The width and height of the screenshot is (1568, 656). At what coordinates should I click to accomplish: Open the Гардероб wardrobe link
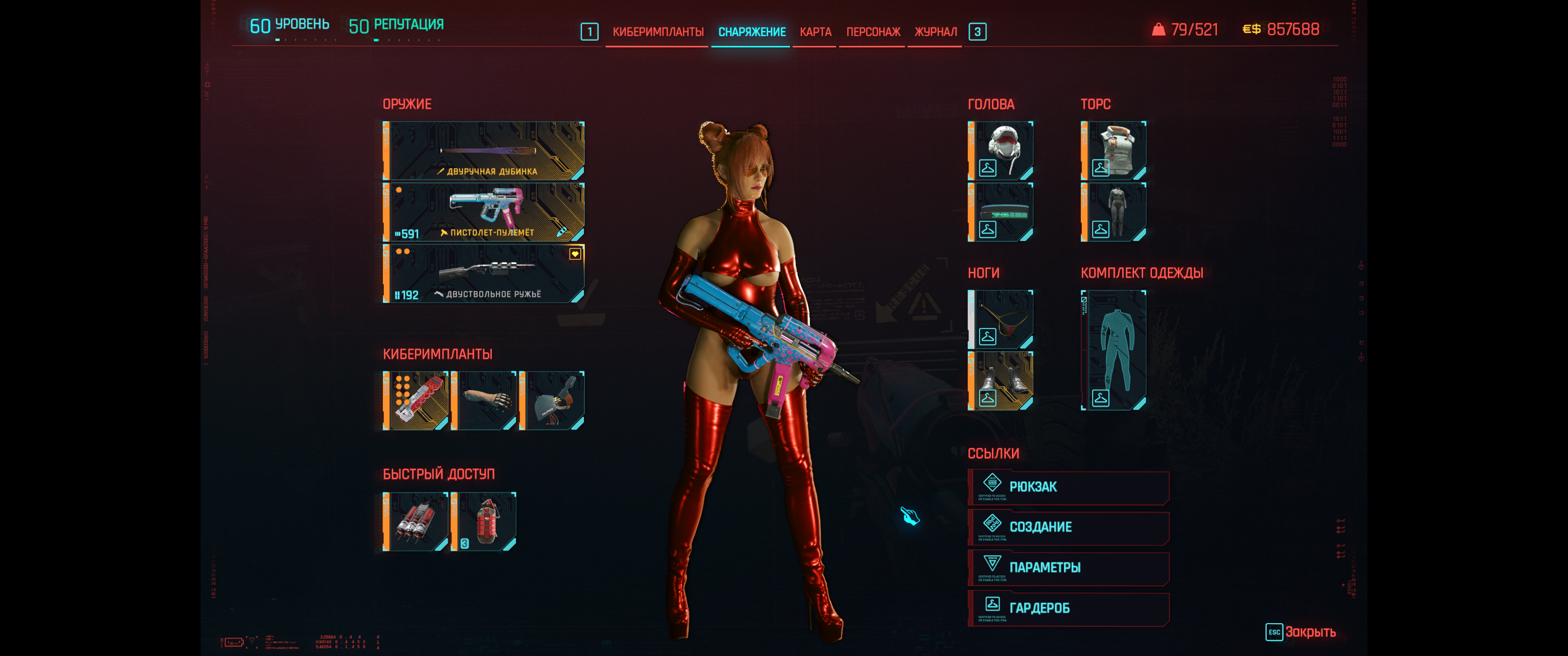click(1068, 608)
